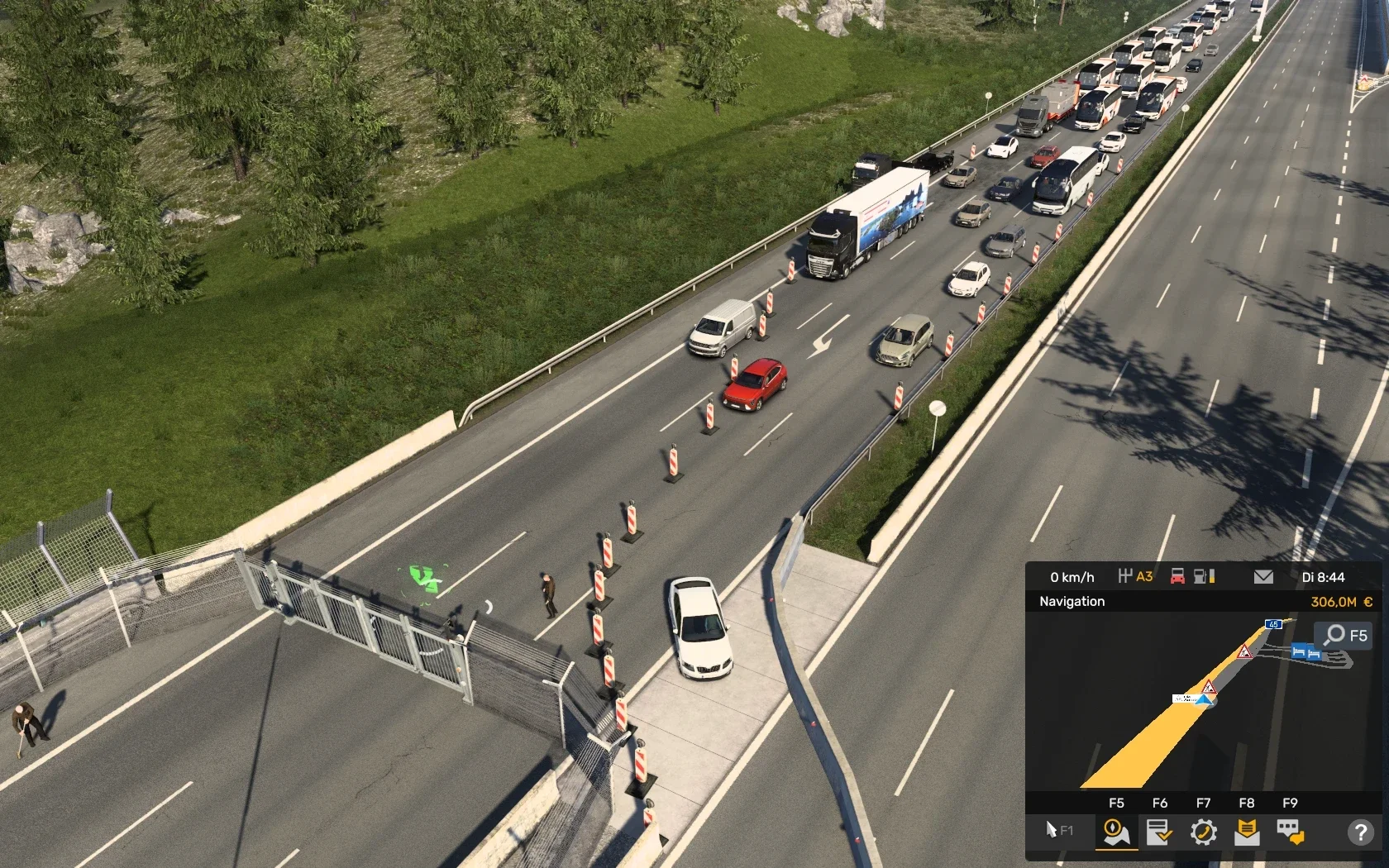Click the Navigation panel header
This screenshot has height=868, width=1389.
(x=1073, y=602)
